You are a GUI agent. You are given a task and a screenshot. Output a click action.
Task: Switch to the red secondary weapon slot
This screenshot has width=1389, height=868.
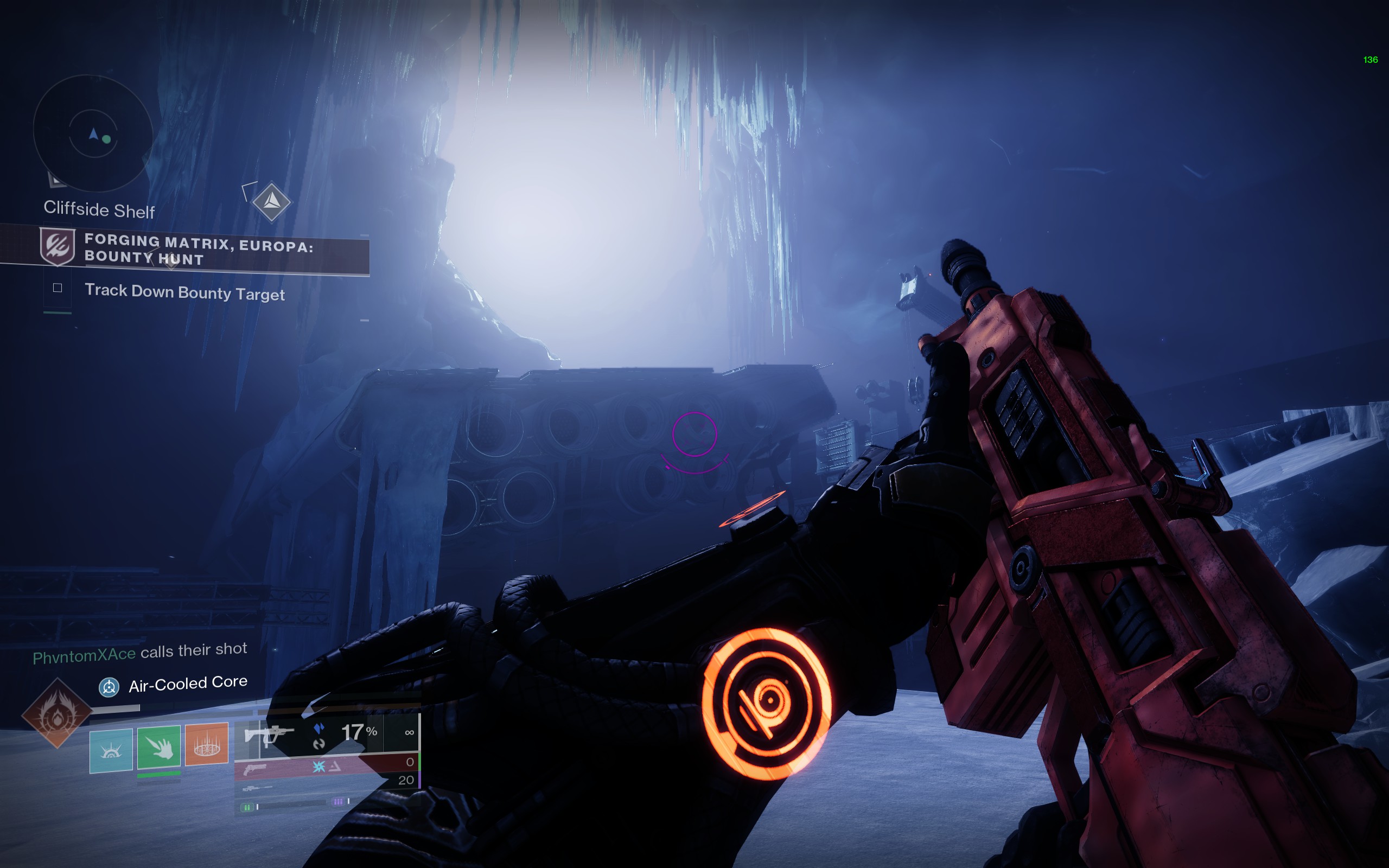click(327, 766)
